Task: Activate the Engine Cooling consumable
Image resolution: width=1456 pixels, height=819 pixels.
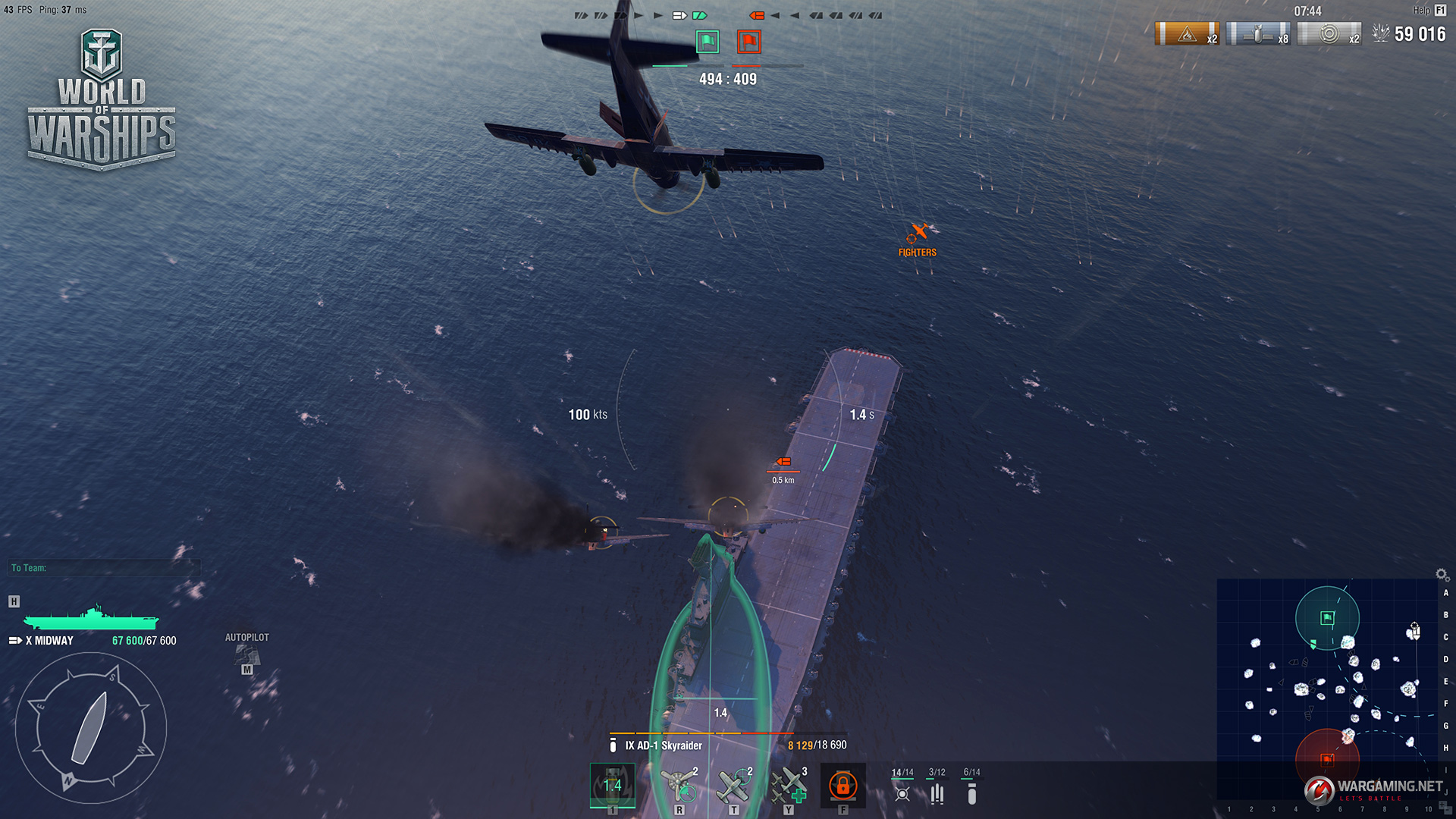Action: point(679,785)
